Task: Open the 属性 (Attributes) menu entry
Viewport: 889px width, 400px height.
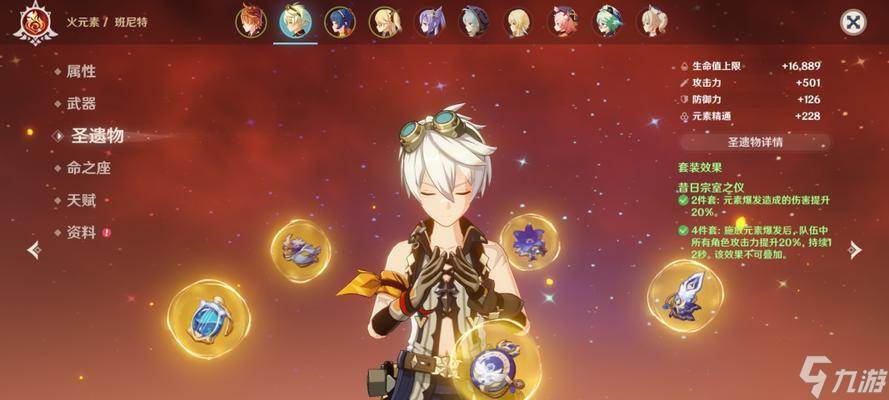Action: [81, 71]
